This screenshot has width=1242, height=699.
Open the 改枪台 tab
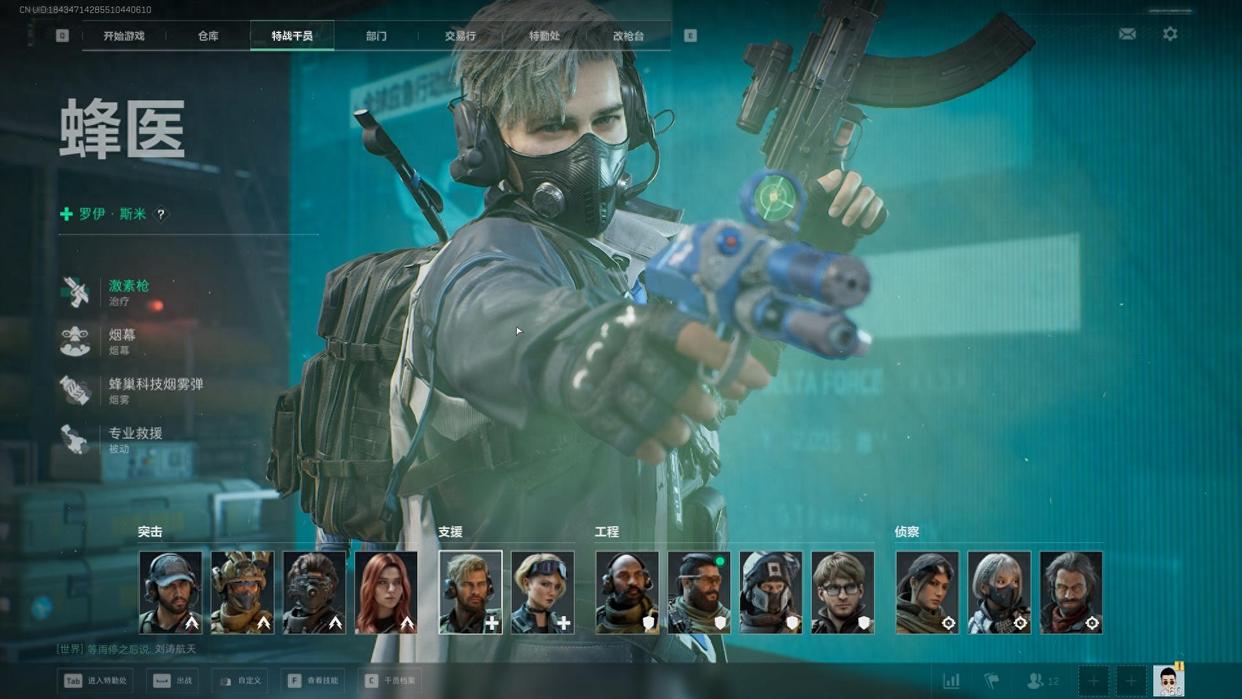[x=628, y=36]
